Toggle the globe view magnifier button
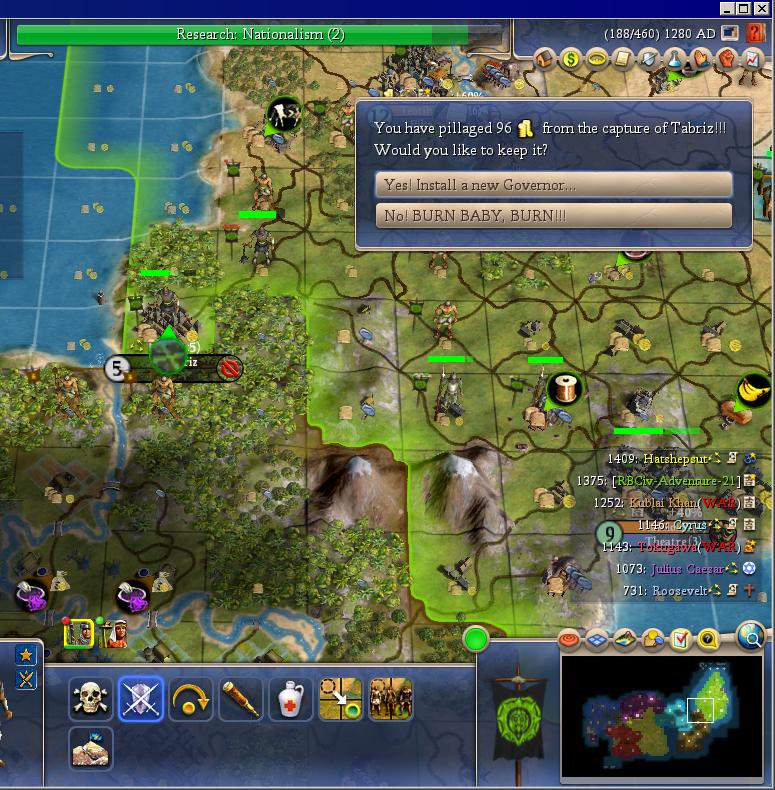775x790 pixels. pos(751,635)
